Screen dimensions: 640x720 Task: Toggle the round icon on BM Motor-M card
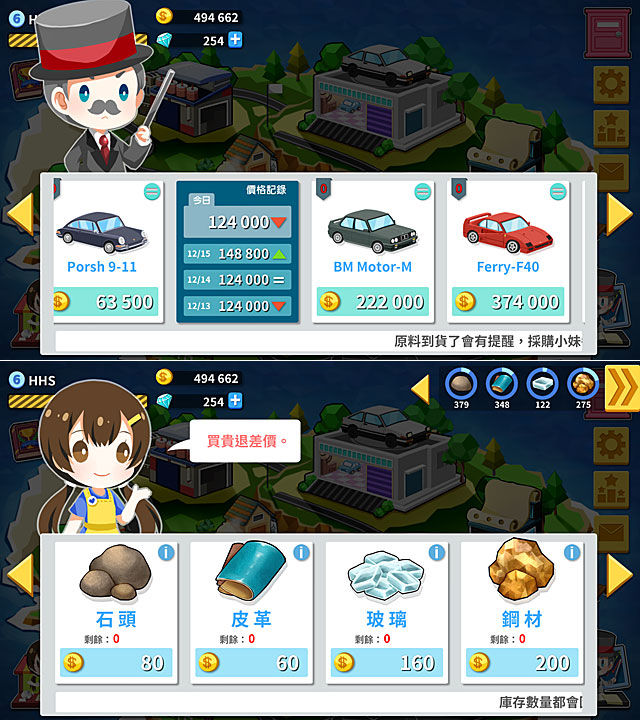pyautogui.click(x=422, y=192)
